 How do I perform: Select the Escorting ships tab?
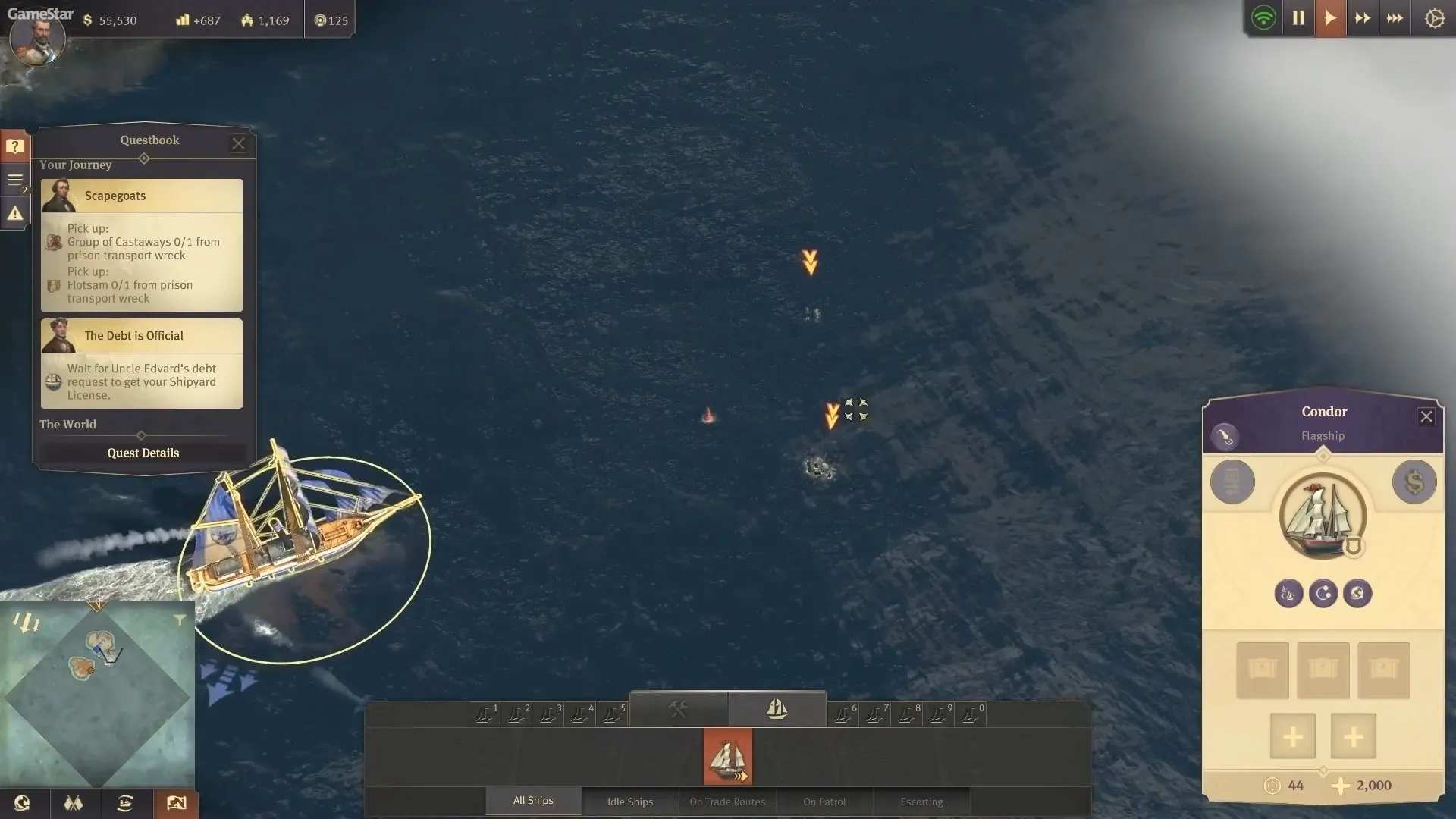tap(921, 802)
